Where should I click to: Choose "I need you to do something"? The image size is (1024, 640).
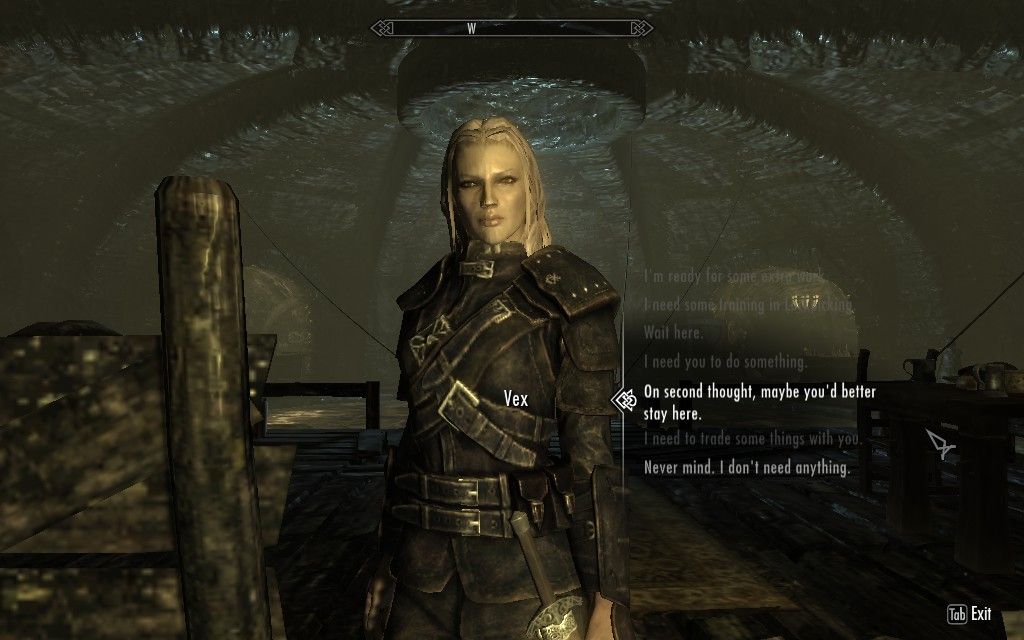coord(725,362)
